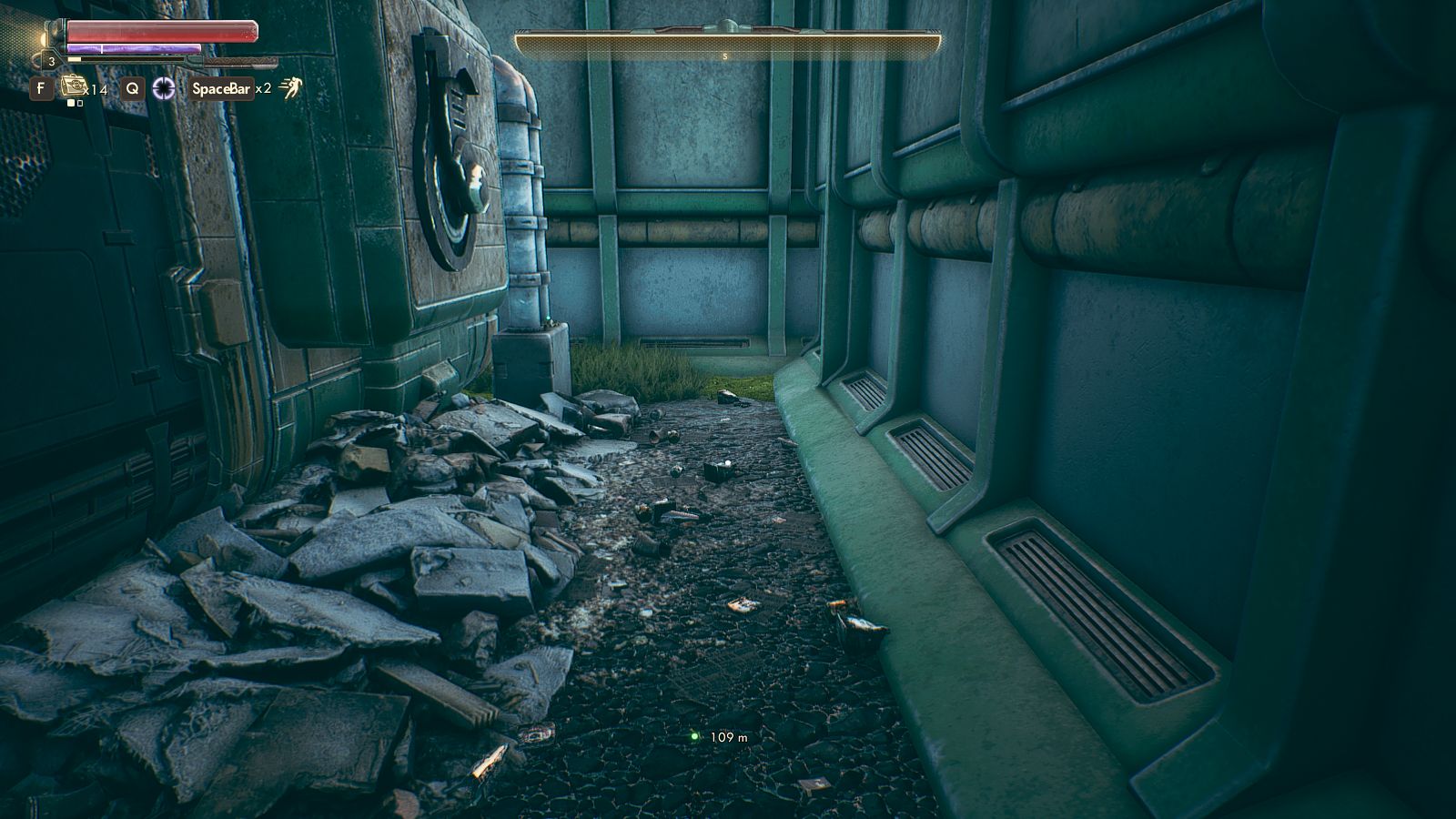Toggle the F key prompt box
The image size is (1456, 819).
pyautogui.click(x=41, y=87)
